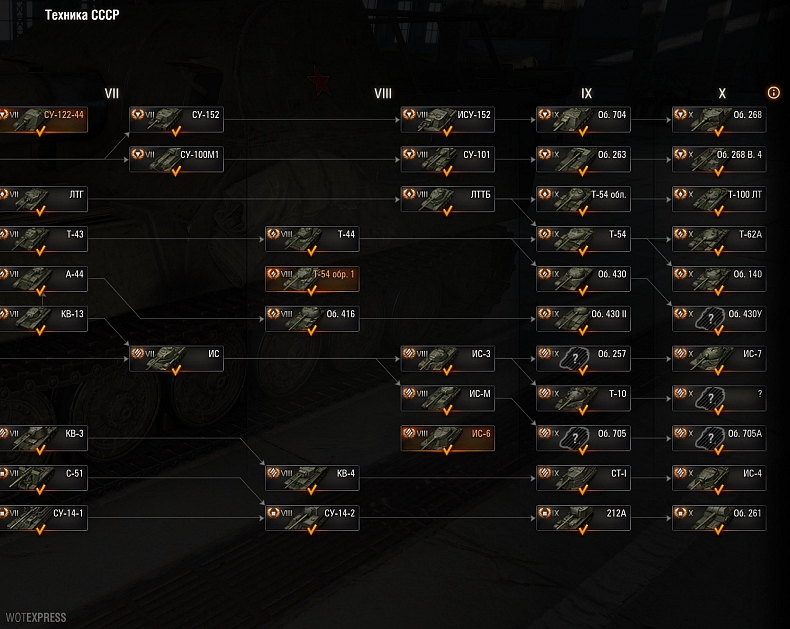The width and height of the screenshot is (790, 629).
Task: Choose the ИС-7 tier X tank
Action: click(719, 359)
